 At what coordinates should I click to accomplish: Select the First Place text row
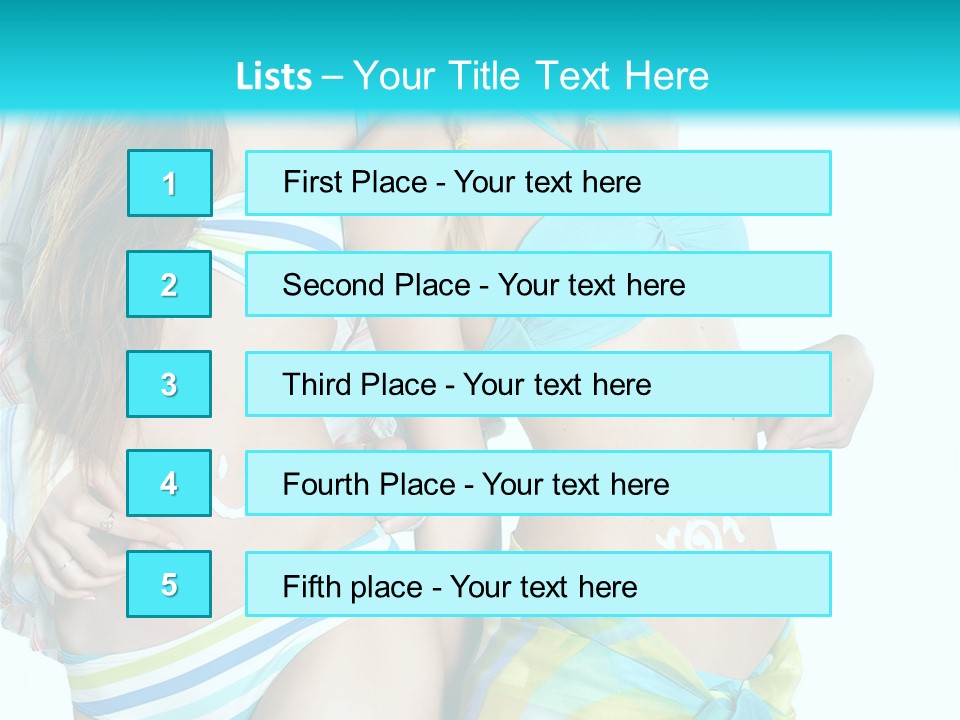tap(538, 183)
